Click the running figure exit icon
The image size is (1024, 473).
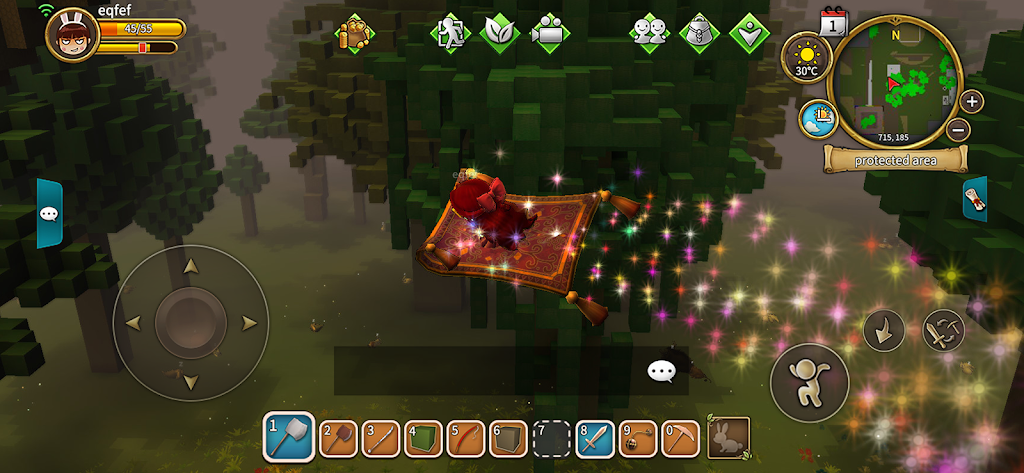coord(450,33)
